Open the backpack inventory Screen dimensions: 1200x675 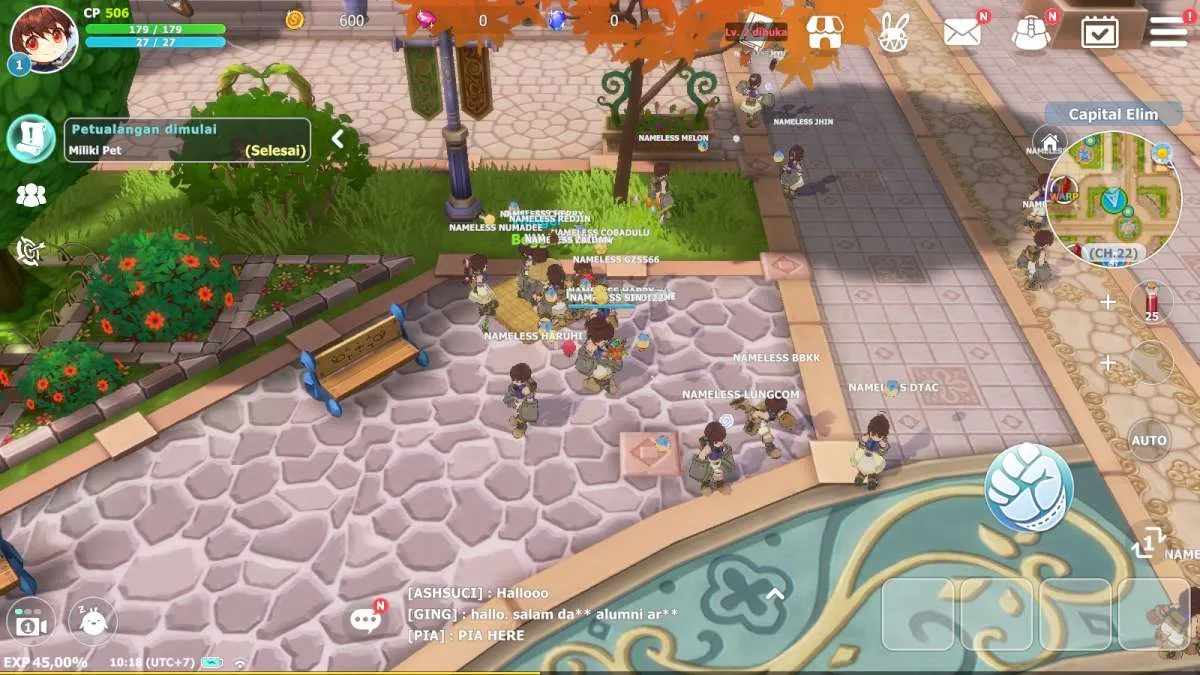click(1030, 32)
